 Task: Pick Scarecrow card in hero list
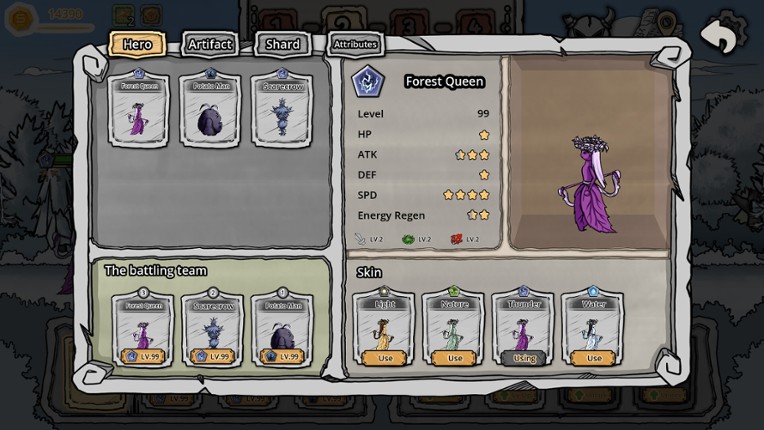282,109
